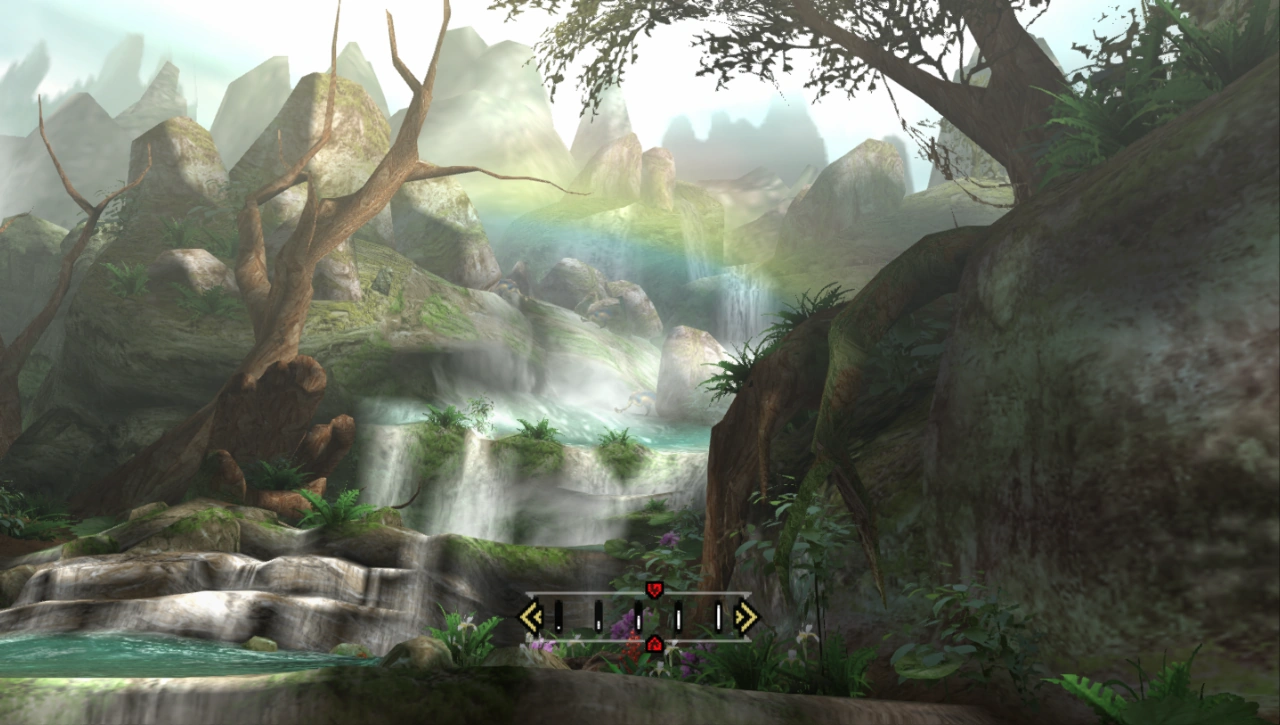The height and width of the screenshot is (725, 1280).
Task: Click the leftmost tick marker on the gauge
Action: tap(558, 615)
